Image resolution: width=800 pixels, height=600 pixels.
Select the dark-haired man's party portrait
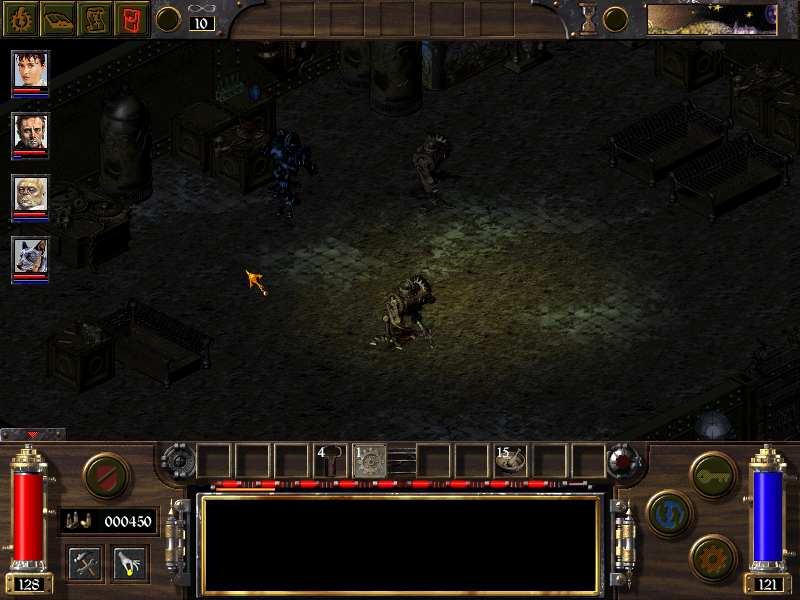[31, 132]
